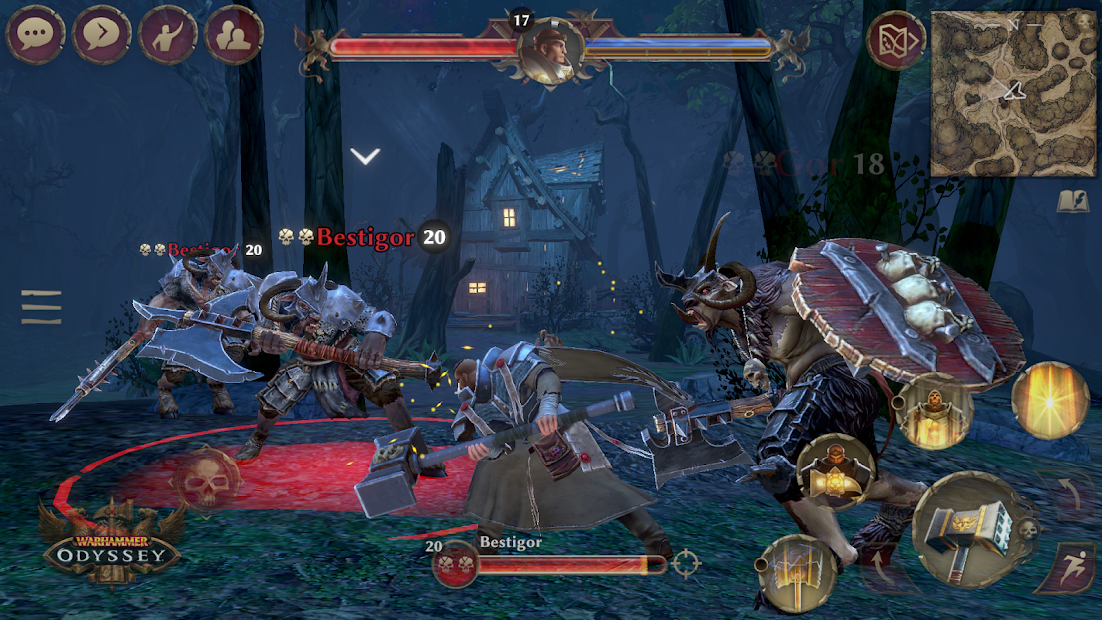Open the emotes waving figure button
This screenshot has height=620, width=1102.
(x=169, y=35)
